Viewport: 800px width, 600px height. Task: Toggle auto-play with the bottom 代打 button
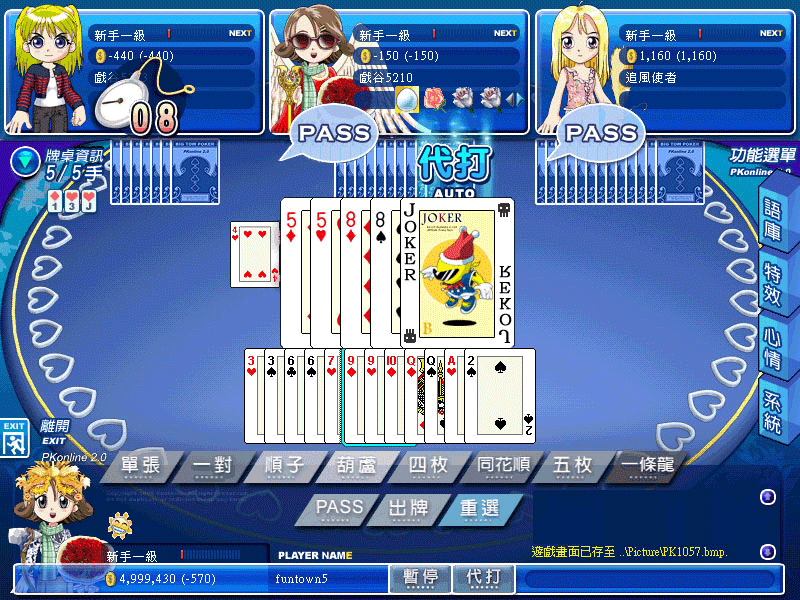tap(485, 578)
